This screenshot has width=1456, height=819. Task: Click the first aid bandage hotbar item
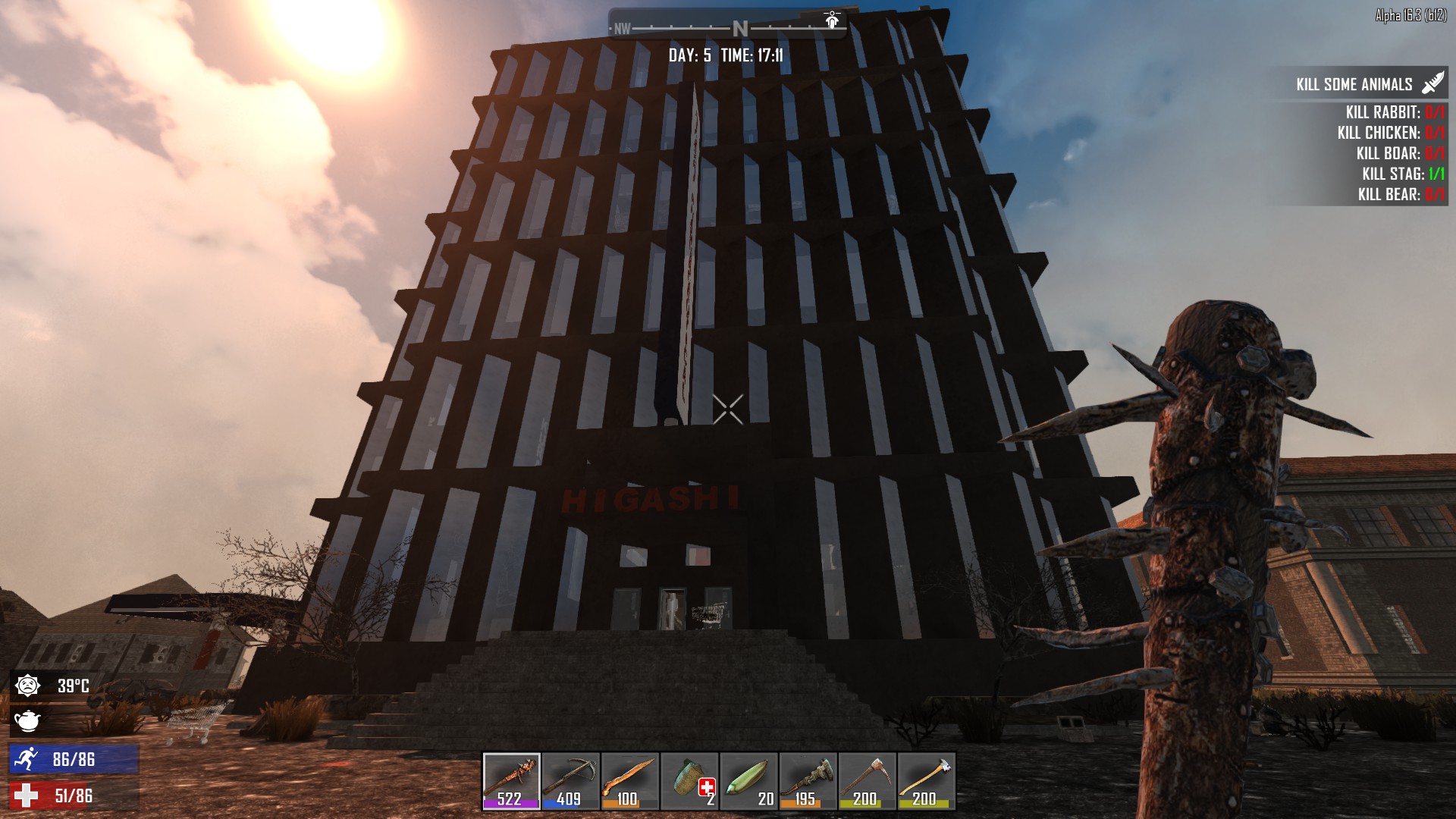coord(689,781)
